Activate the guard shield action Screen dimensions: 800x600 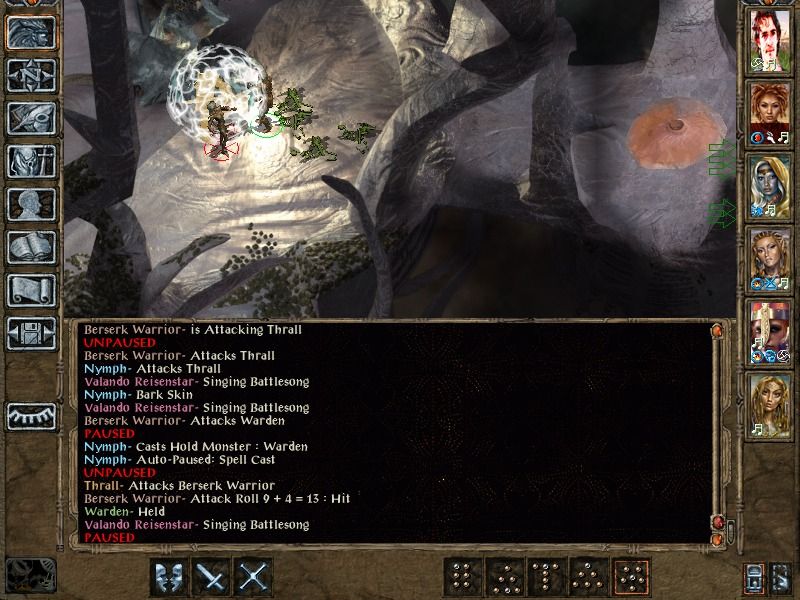(x=169, y=577)
